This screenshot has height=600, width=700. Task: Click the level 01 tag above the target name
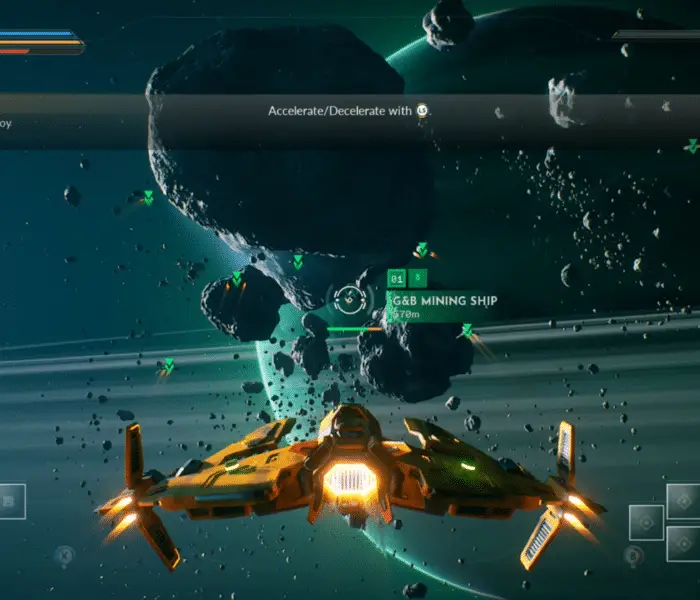pos(397,278)
